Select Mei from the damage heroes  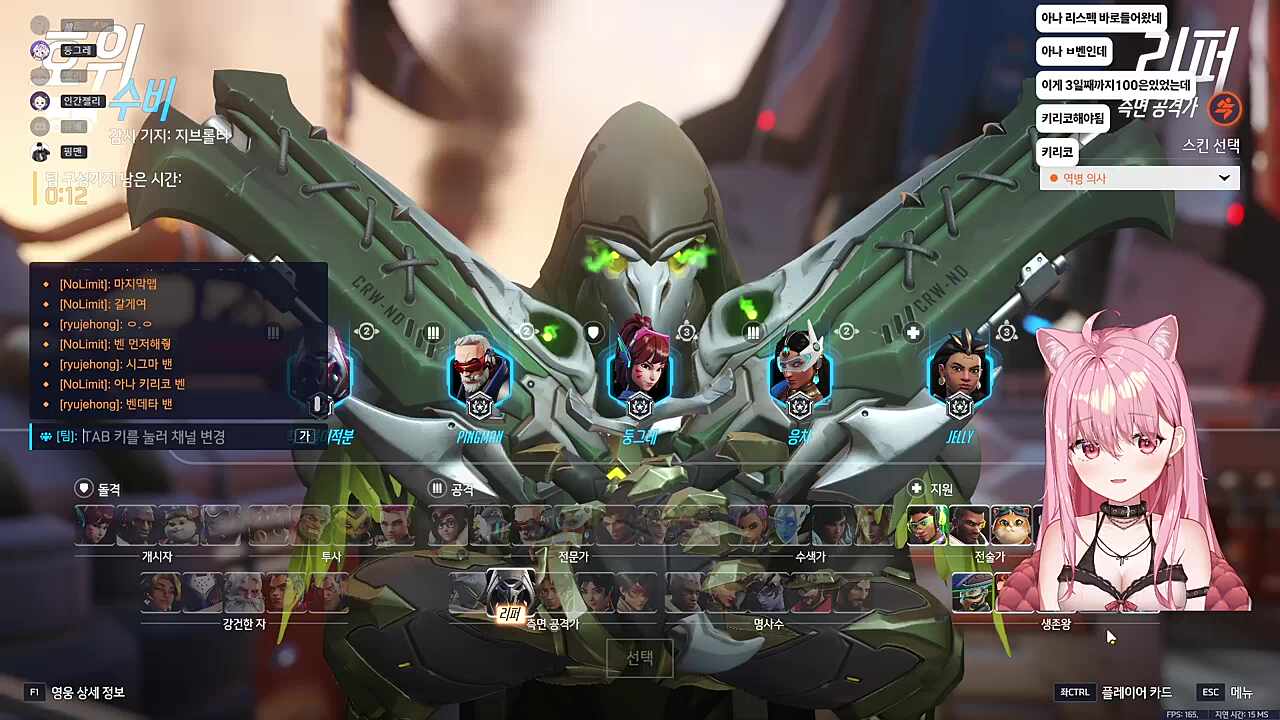449,525
